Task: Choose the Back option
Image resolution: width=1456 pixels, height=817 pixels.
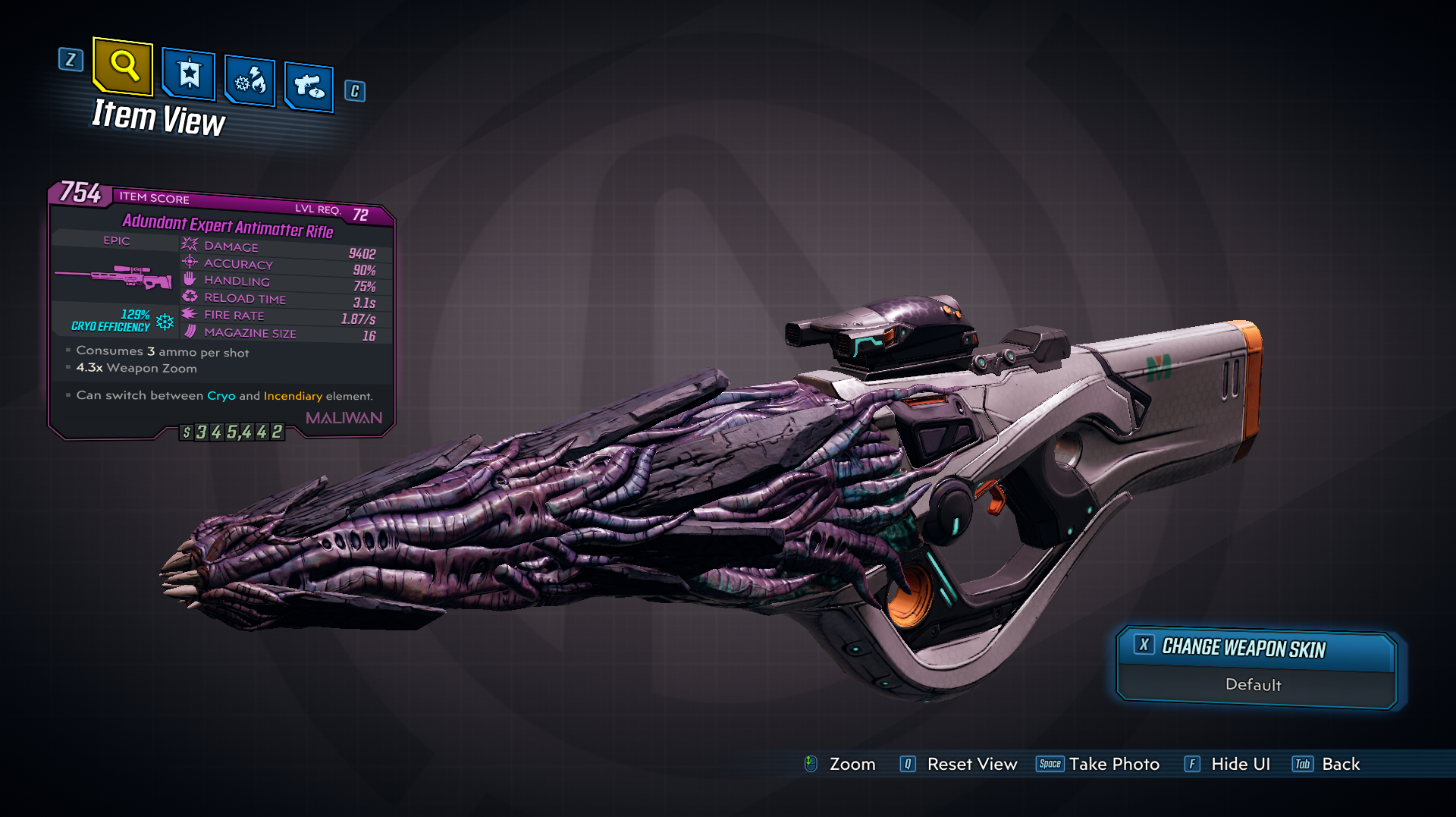Action: 1340,764
